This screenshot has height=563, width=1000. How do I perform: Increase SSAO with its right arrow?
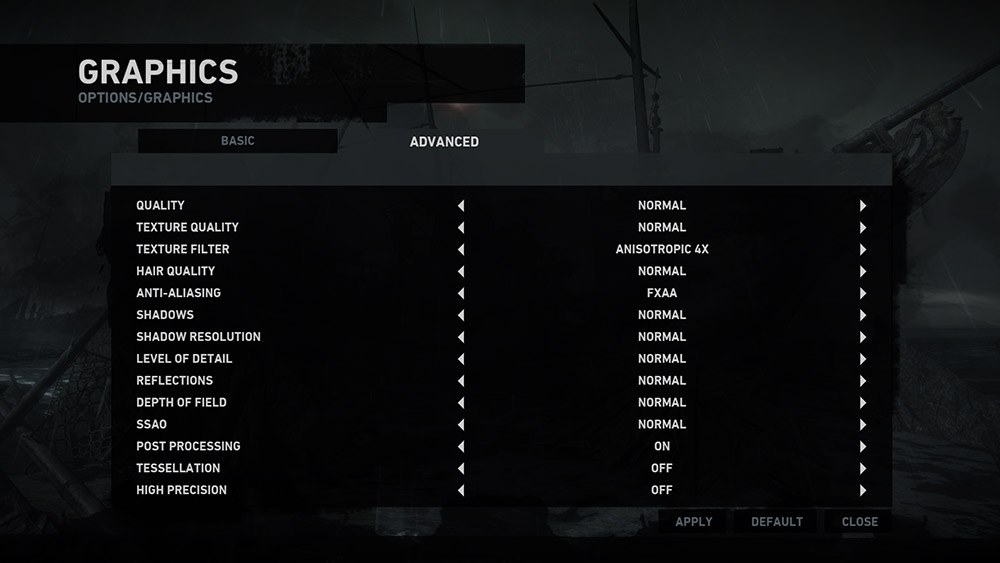862,425
